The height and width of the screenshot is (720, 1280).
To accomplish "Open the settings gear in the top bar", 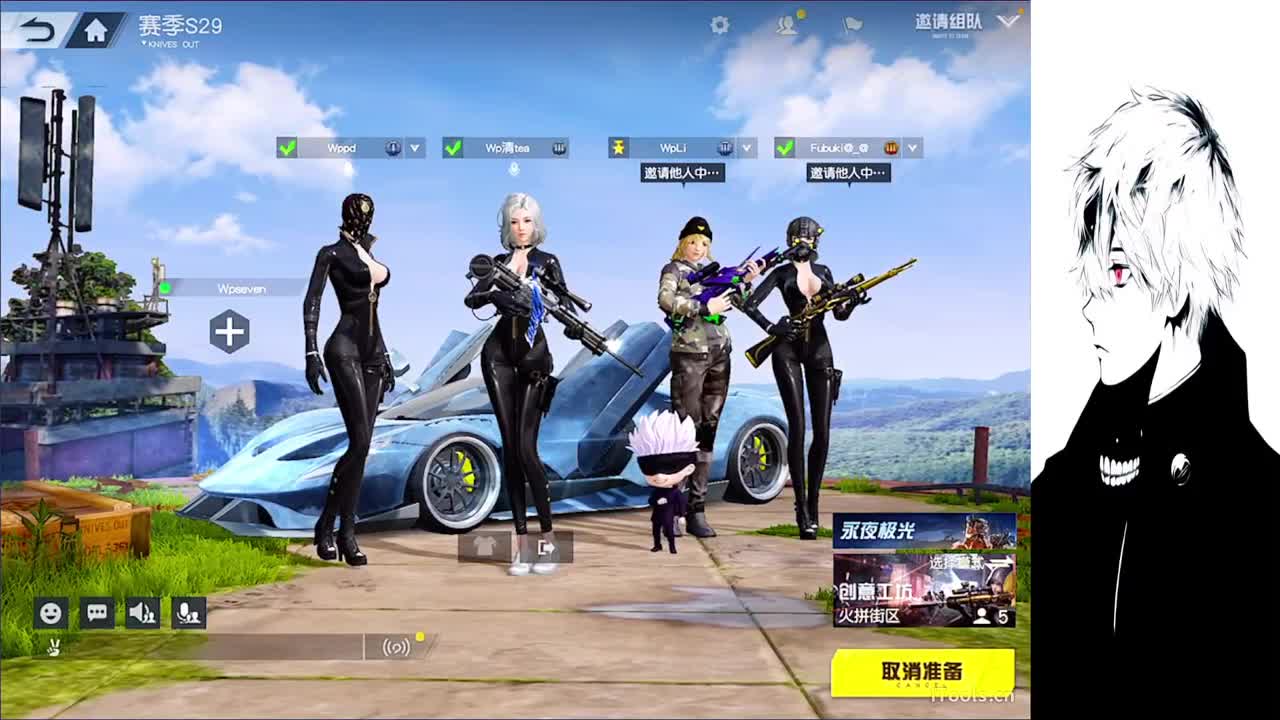I will click(x=720, y=24).
